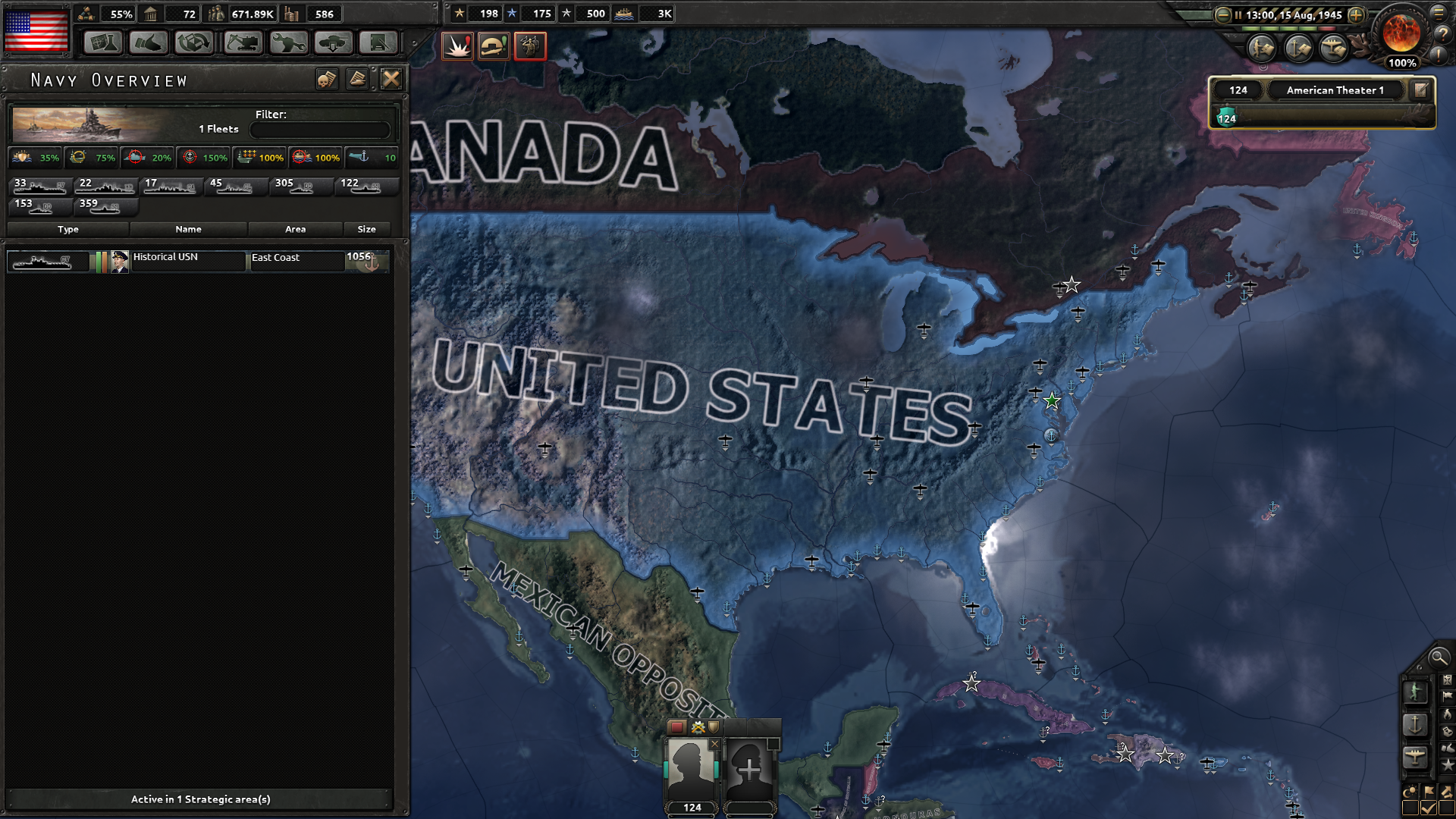The image size is (1456, 819).
Task: Select the naval map mode anchor icon
Action: coord(1417,723)
